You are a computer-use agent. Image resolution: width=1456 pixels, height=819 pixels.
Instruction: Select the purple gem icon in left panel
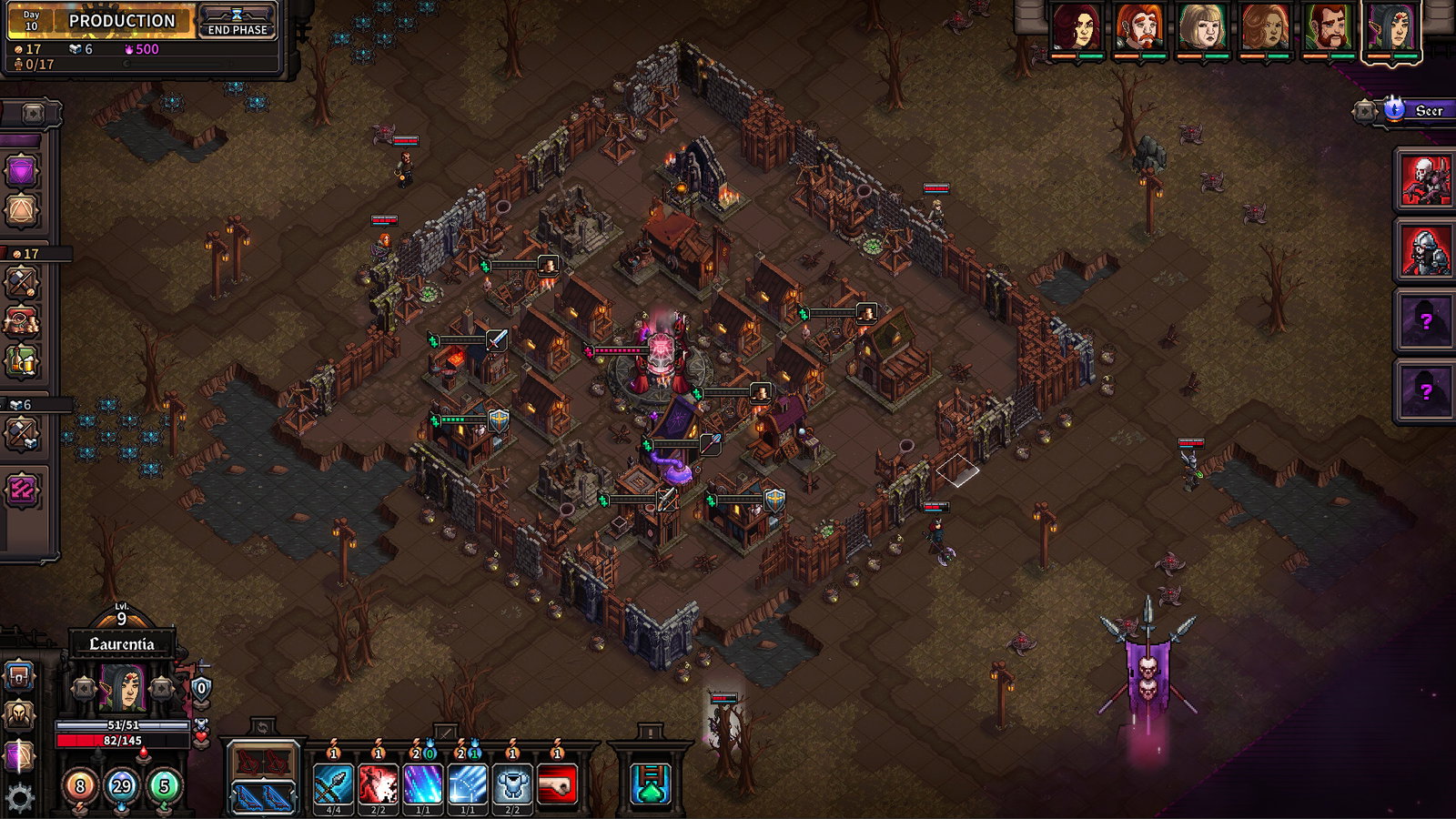[x=21, y=170]
